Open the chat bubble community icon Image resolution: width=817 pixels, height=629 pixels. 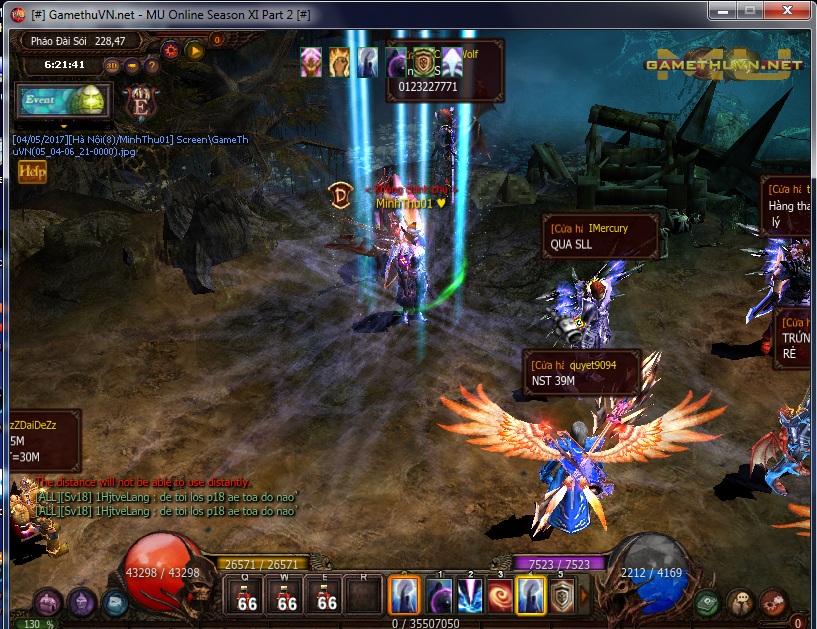[741, 602]
